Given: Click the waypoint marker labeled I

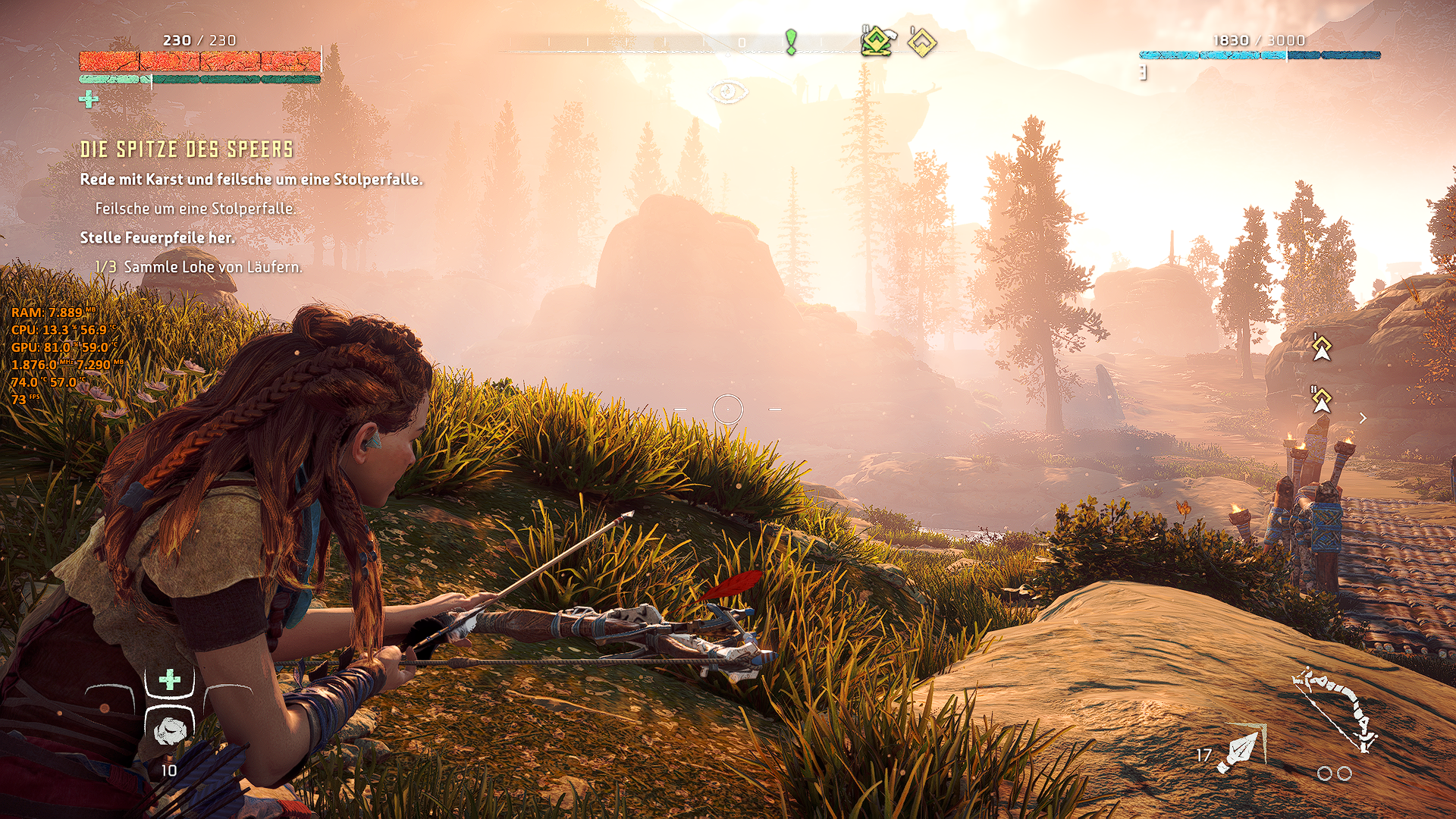Looking at the screenshot, I should tap(1322, 347).
